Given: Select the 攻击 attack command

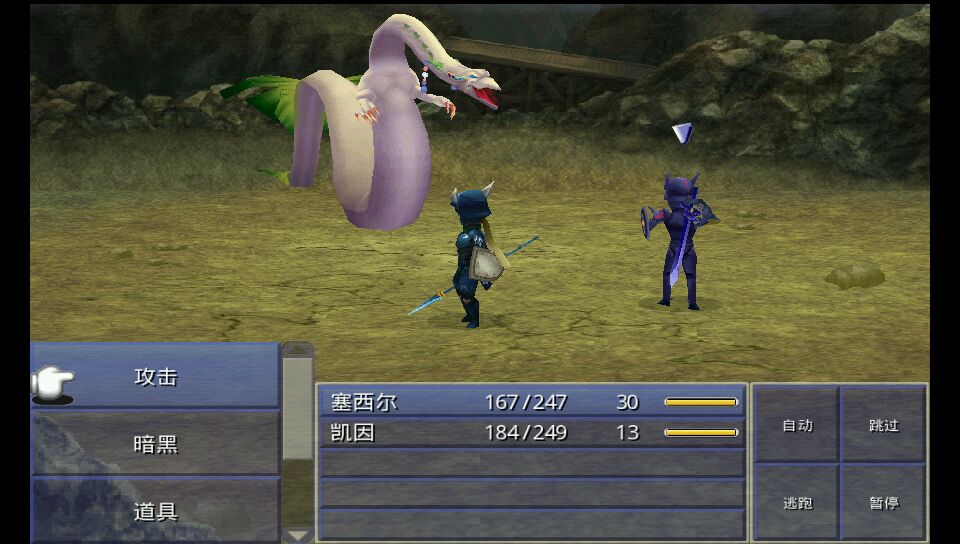Looking at the screenshot, I should pyautogui.click(x=156, y=377).
